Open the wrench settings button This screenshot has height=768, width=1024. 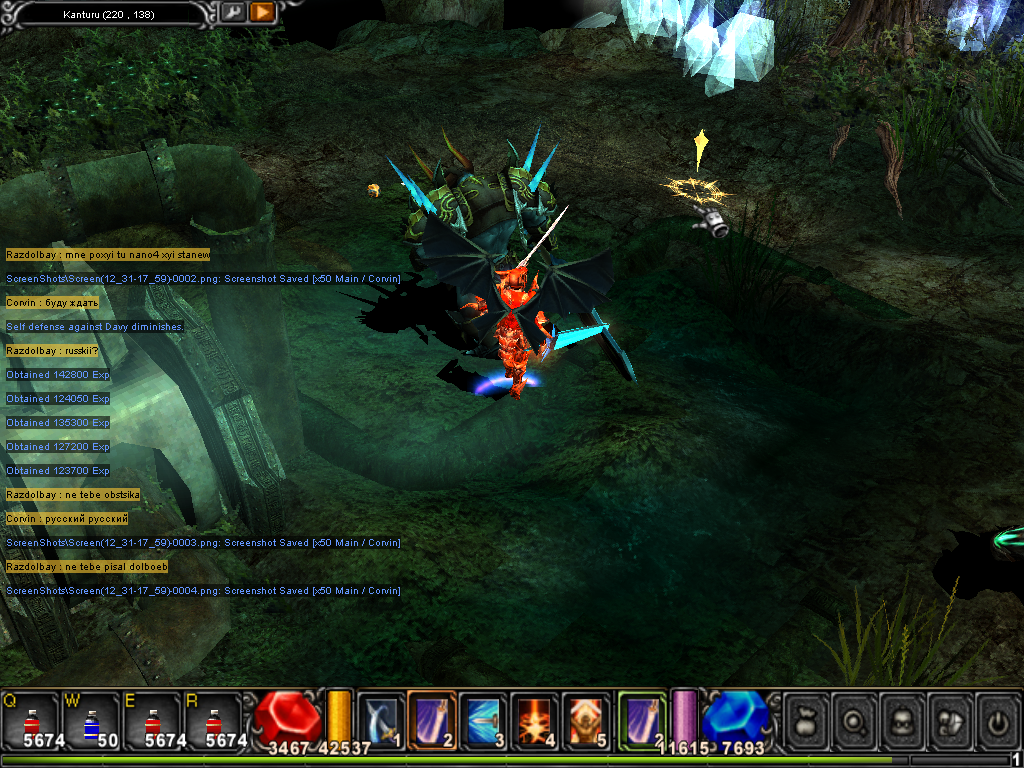(233, 13)
